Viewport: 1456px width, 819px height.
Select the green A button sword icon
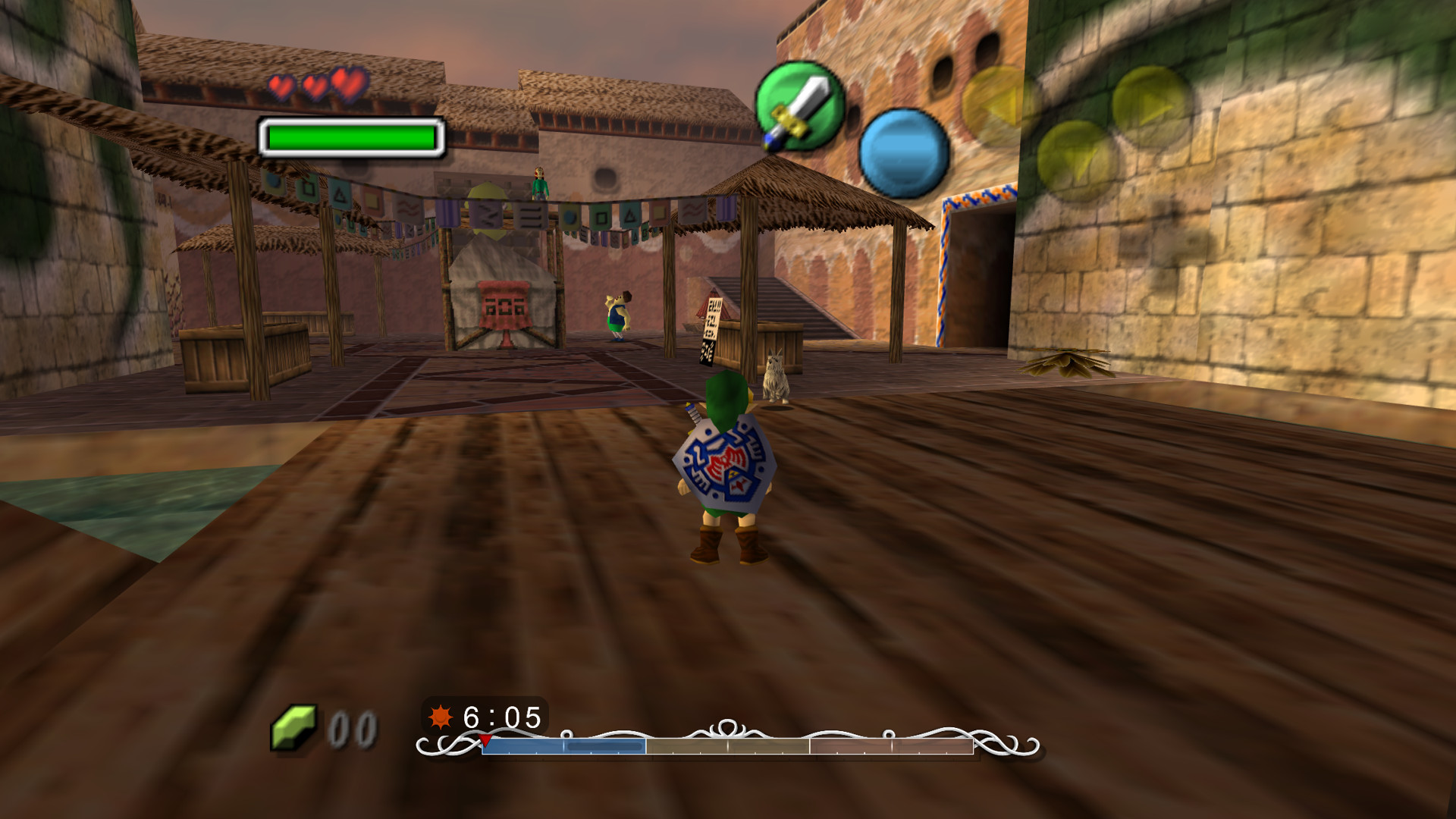point(802,105)
